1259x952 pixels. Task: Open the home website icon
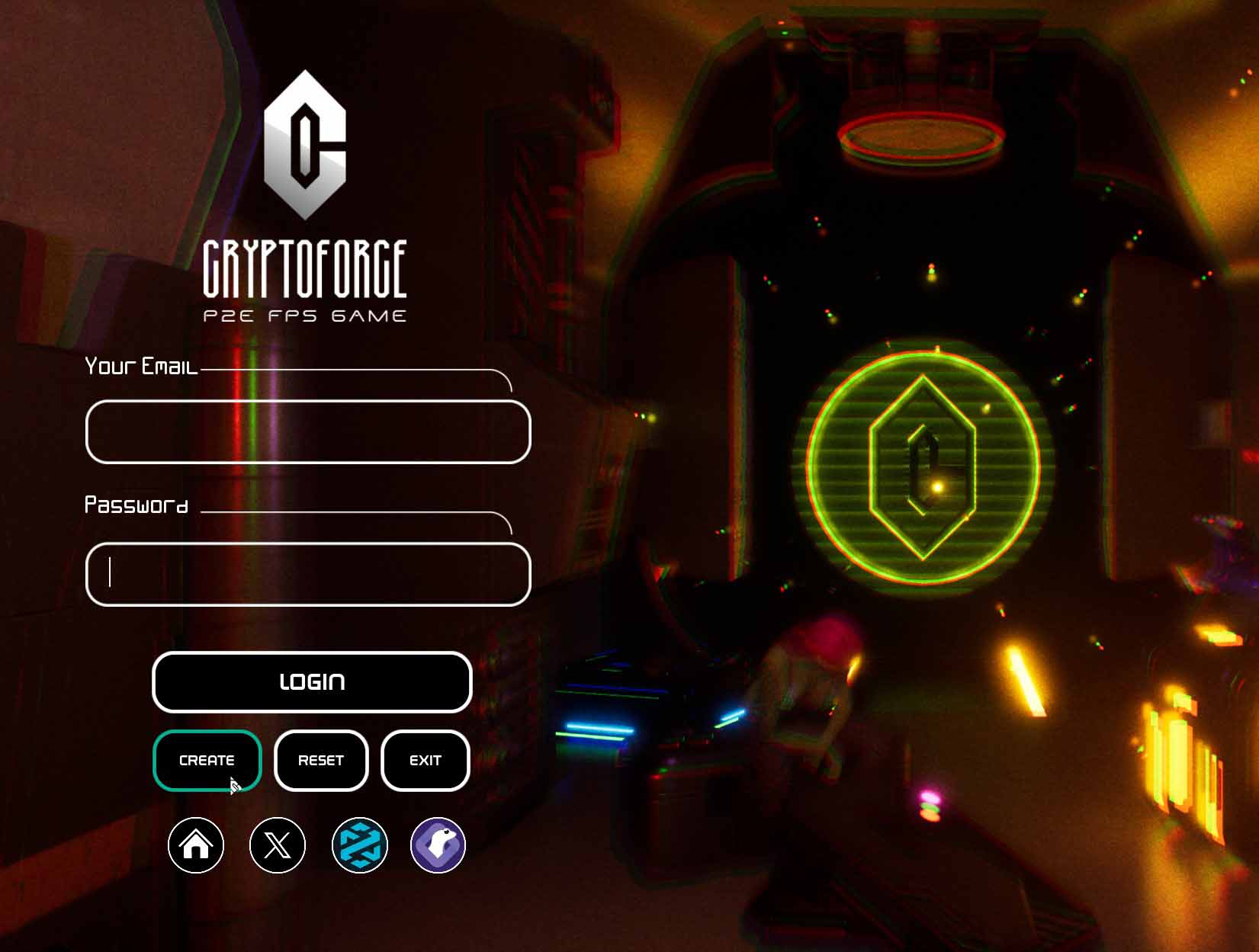click(x=196, y=845)
